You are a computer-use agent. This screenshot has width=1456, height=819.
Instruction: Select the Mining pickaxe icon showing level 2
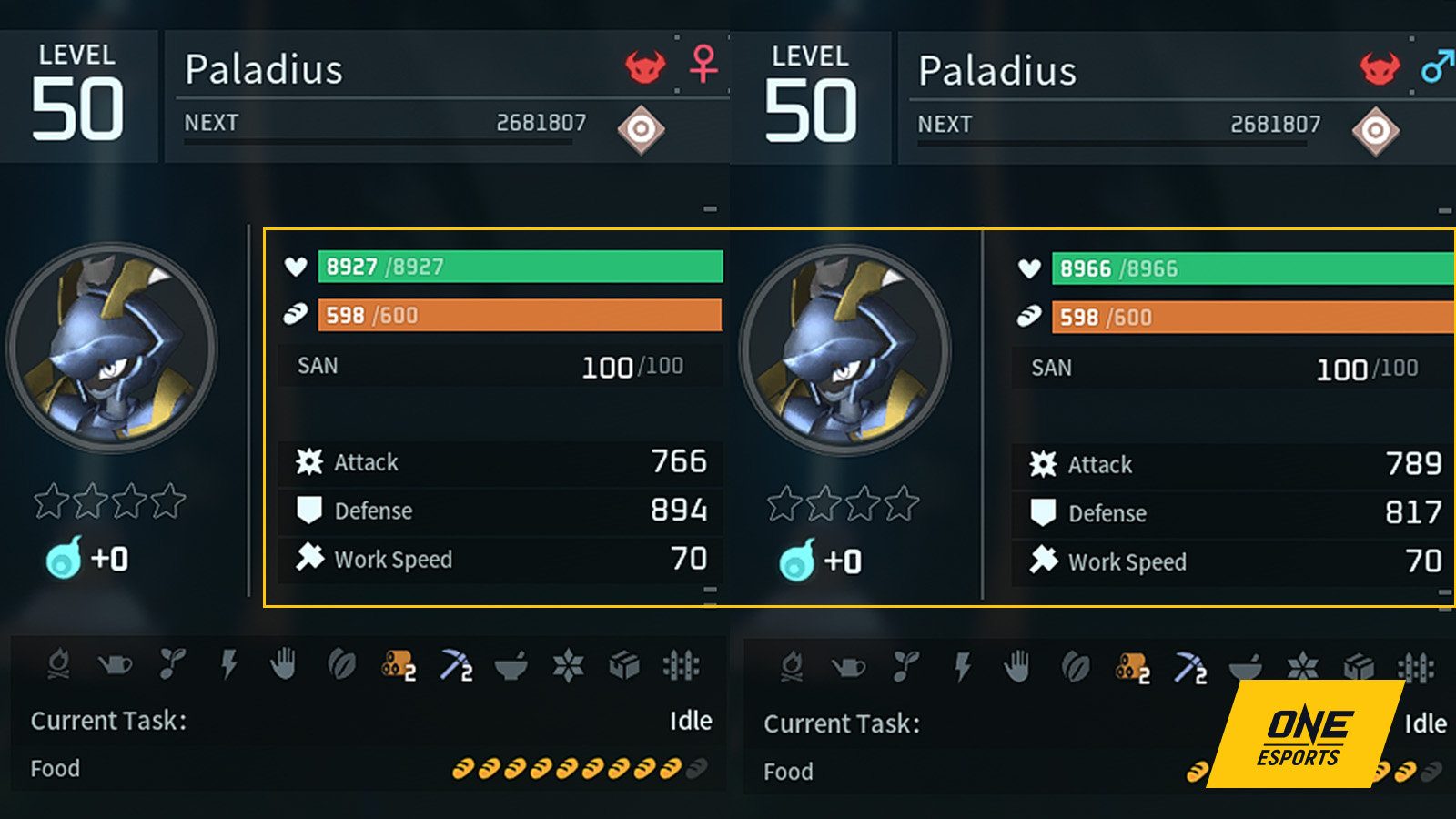[453, 664]
